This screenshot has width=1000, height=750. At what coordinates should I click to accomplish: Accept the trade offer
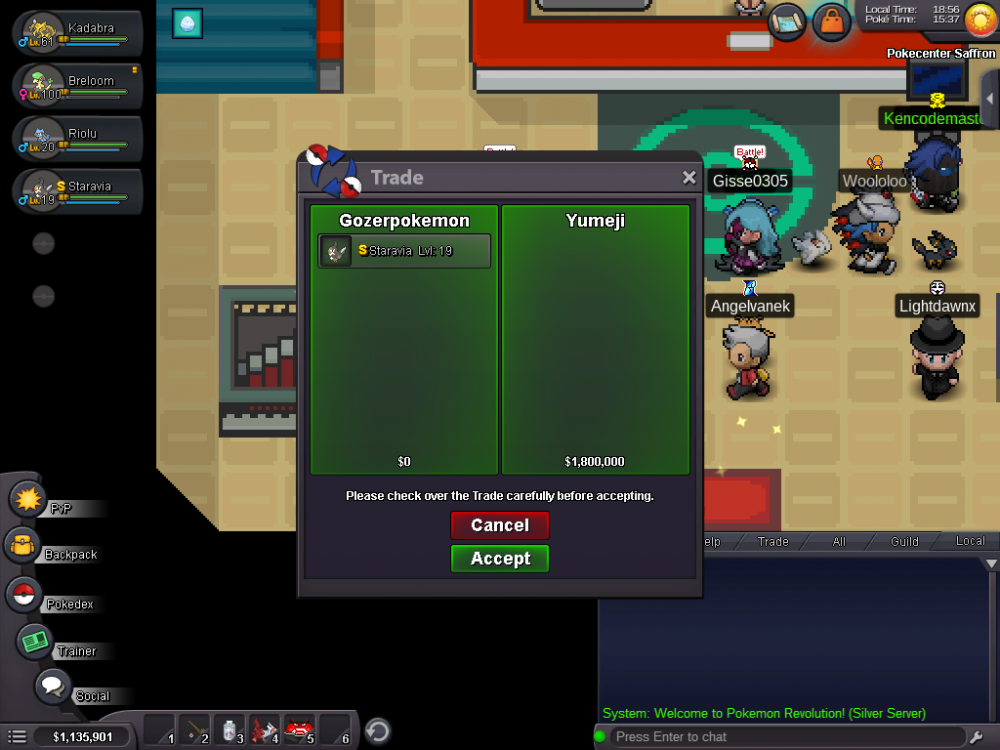tap(500, 558)
